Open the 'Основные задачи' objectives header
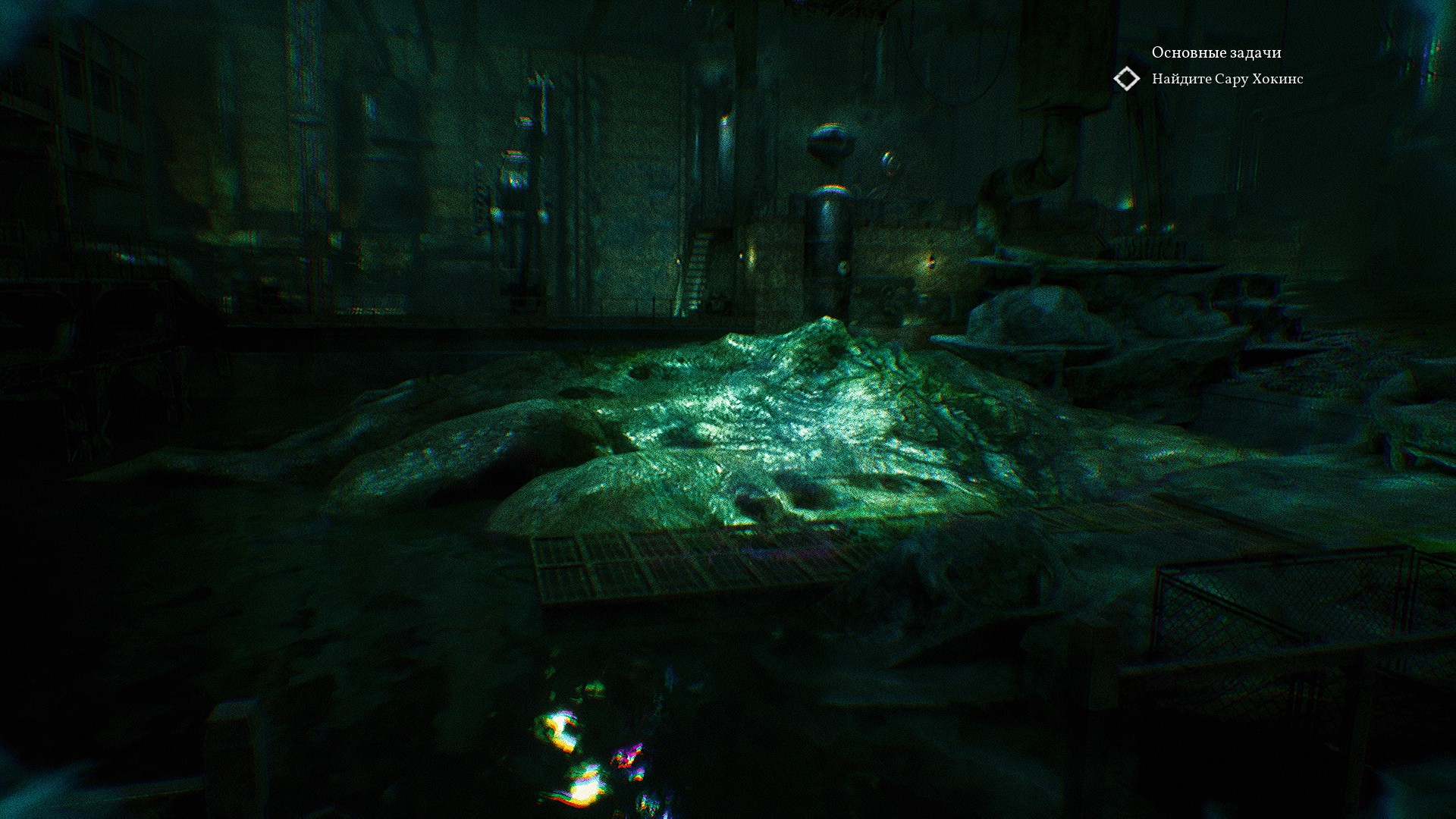 click(1216, 52)
